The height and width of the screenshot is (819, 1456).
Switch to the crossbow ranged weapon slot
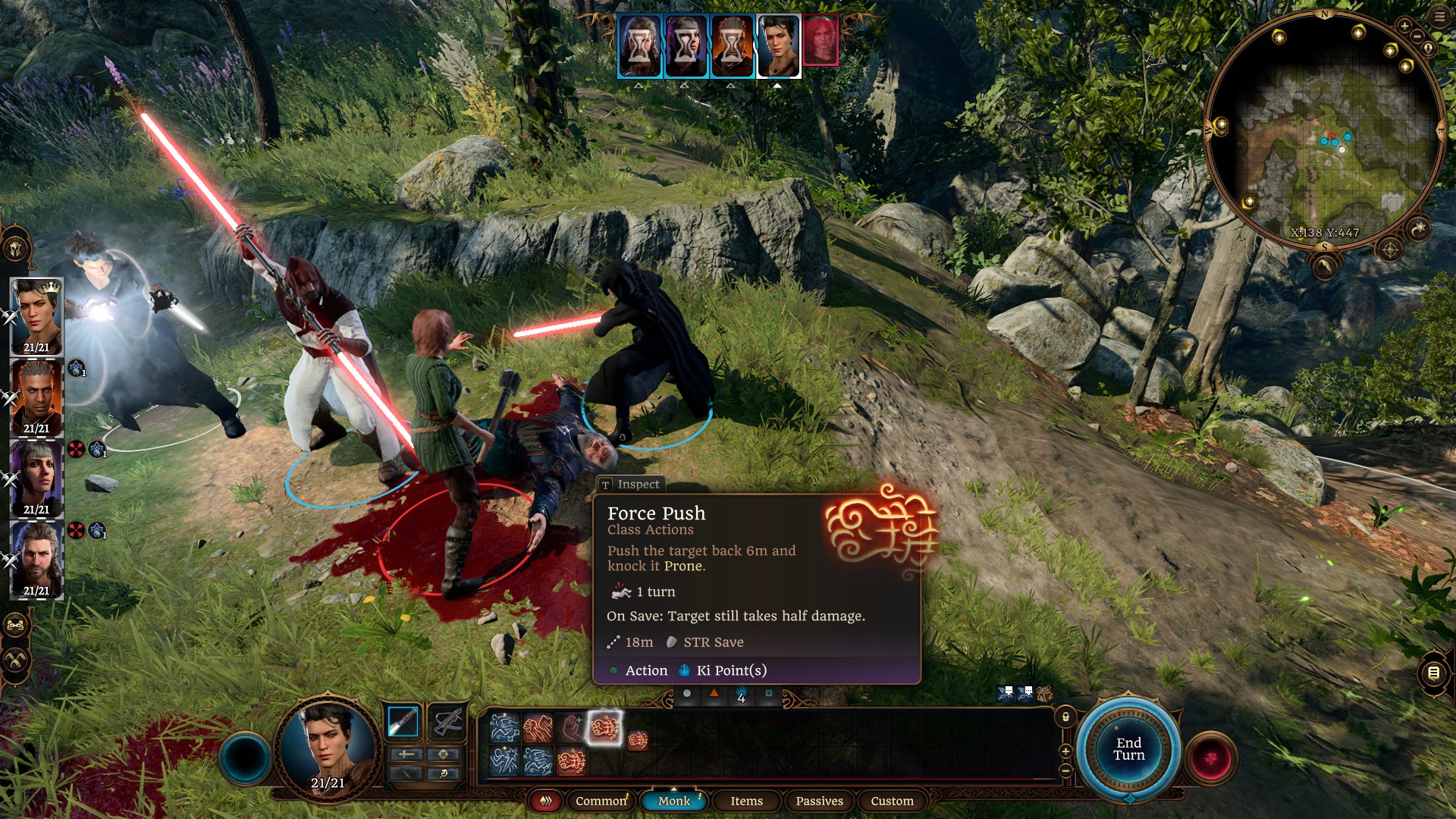447,721
